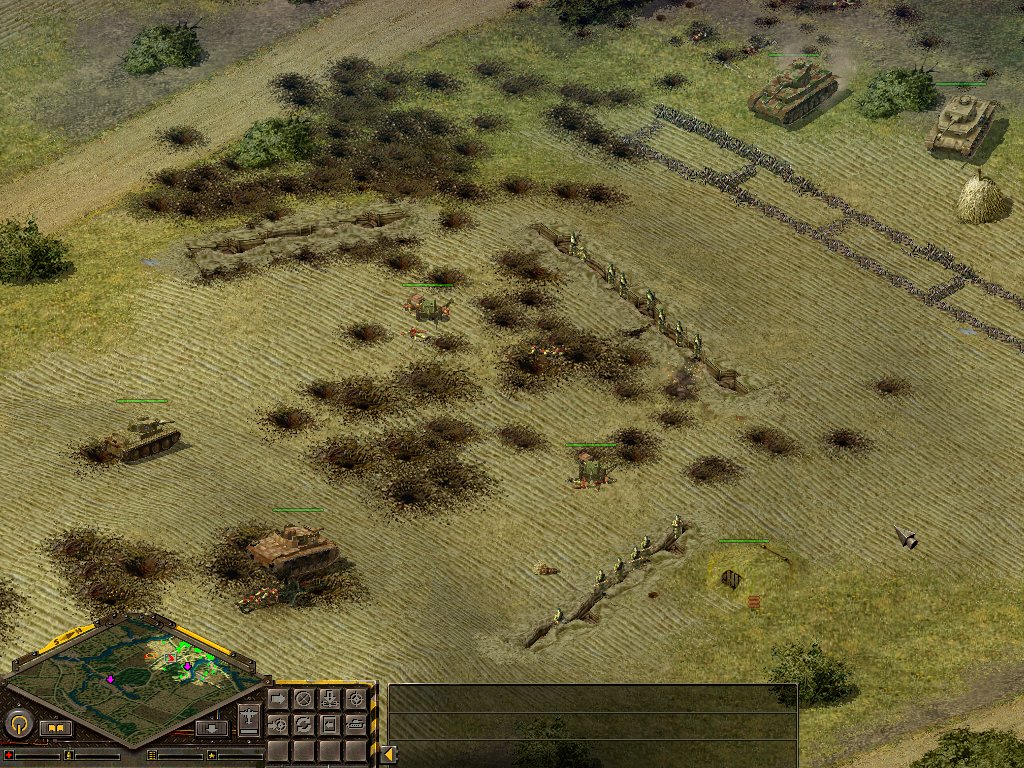The width and height of the screenshot is (1024, 768).
Task: Choose the entrench command (down arrow over tank)
Action: pos(330,699)
